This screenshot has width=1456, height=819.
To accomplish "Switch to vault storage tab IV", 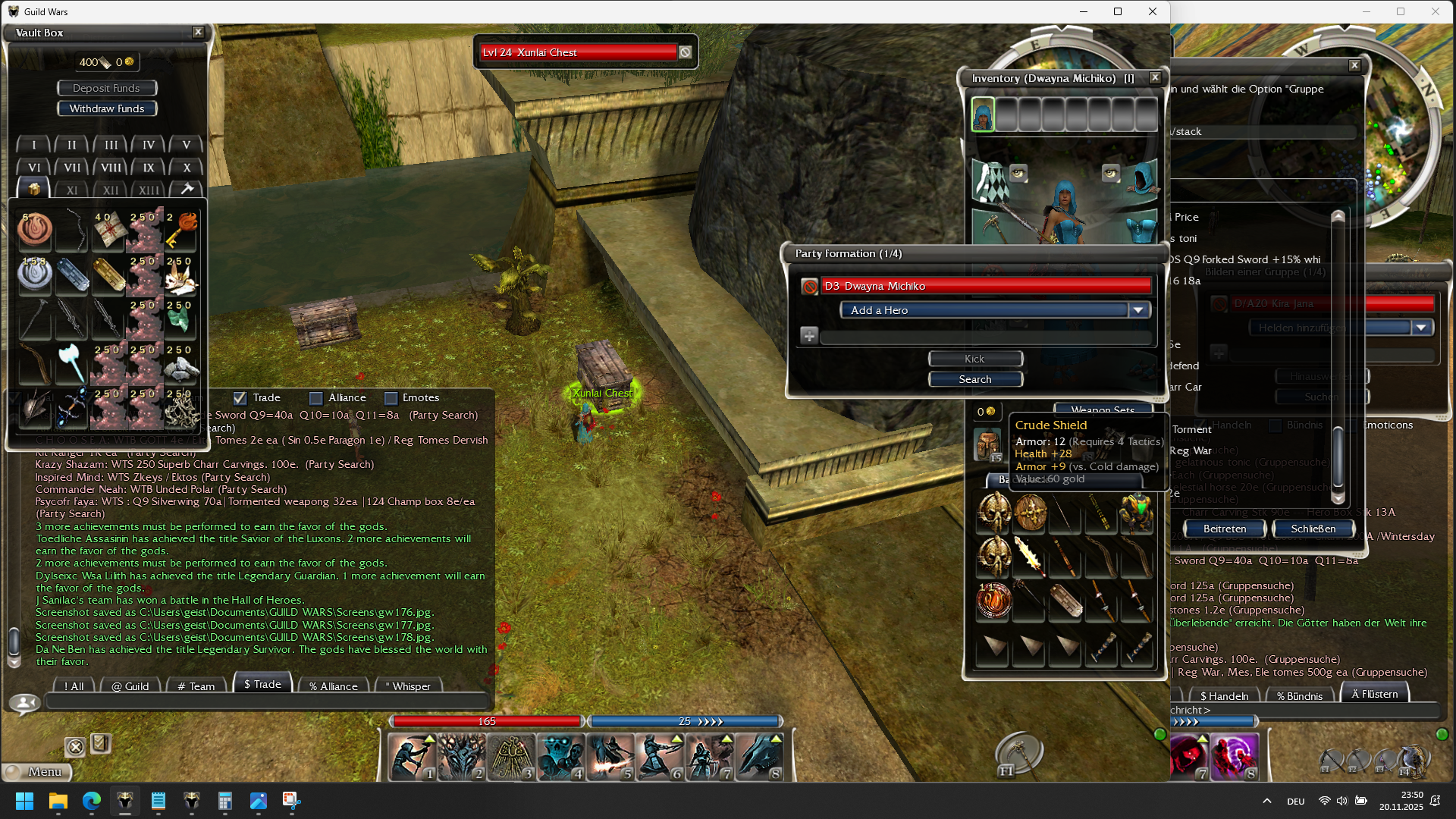I will tap(148, 145).
